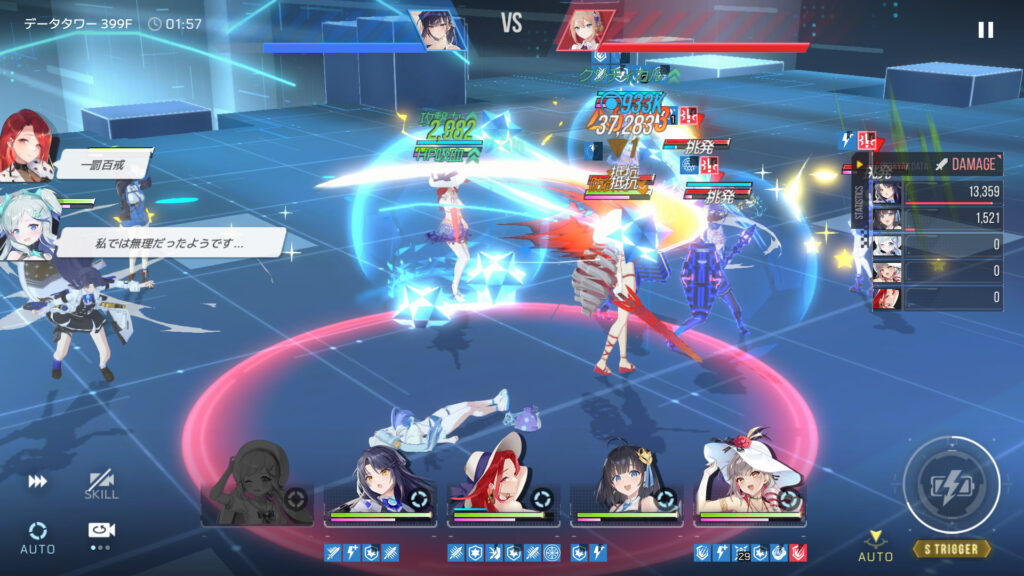Toggle AUTO for the S Trigger

coord(876,545)
